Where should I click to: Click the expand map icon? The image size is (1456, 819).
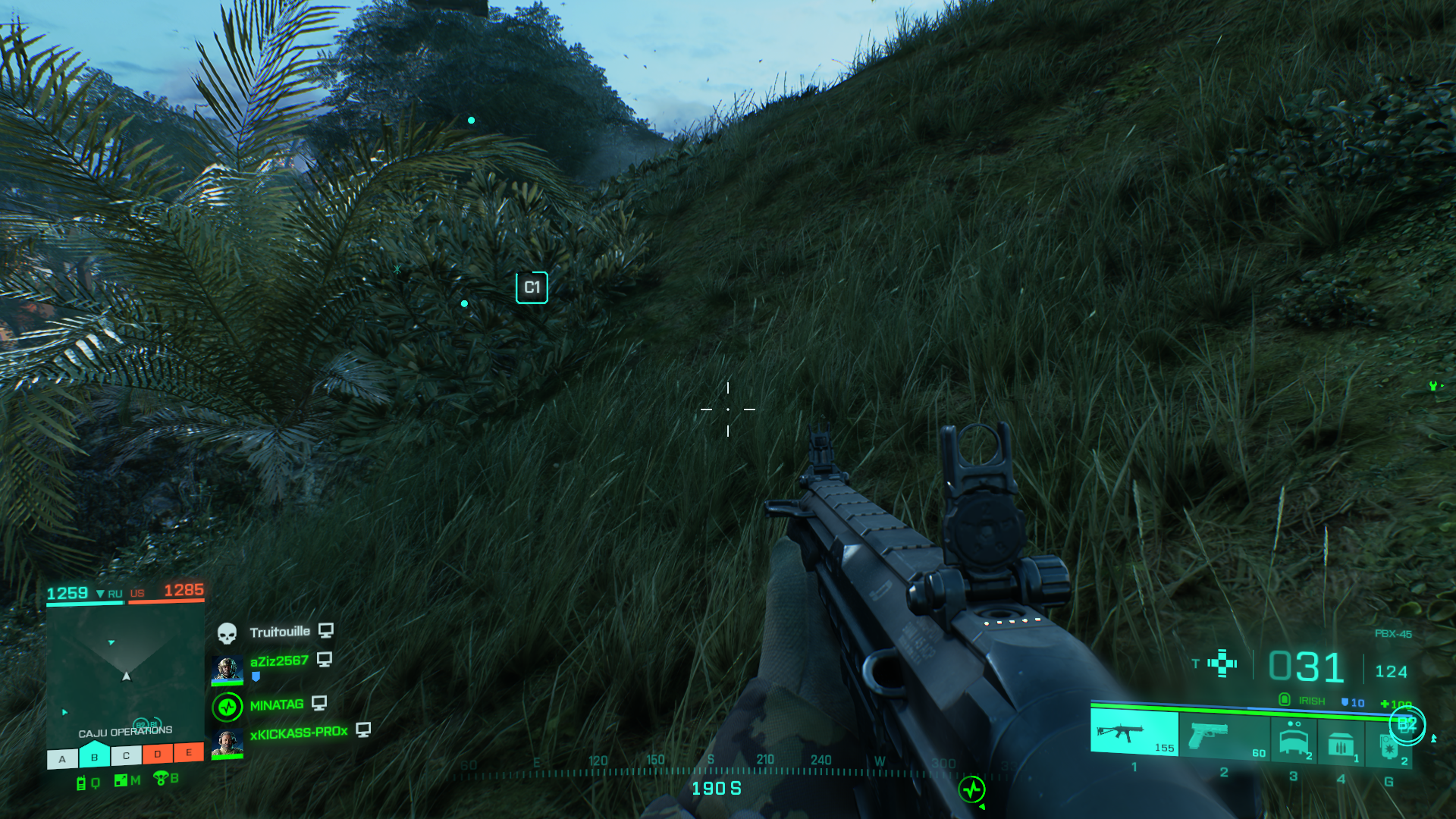(121, 780)
